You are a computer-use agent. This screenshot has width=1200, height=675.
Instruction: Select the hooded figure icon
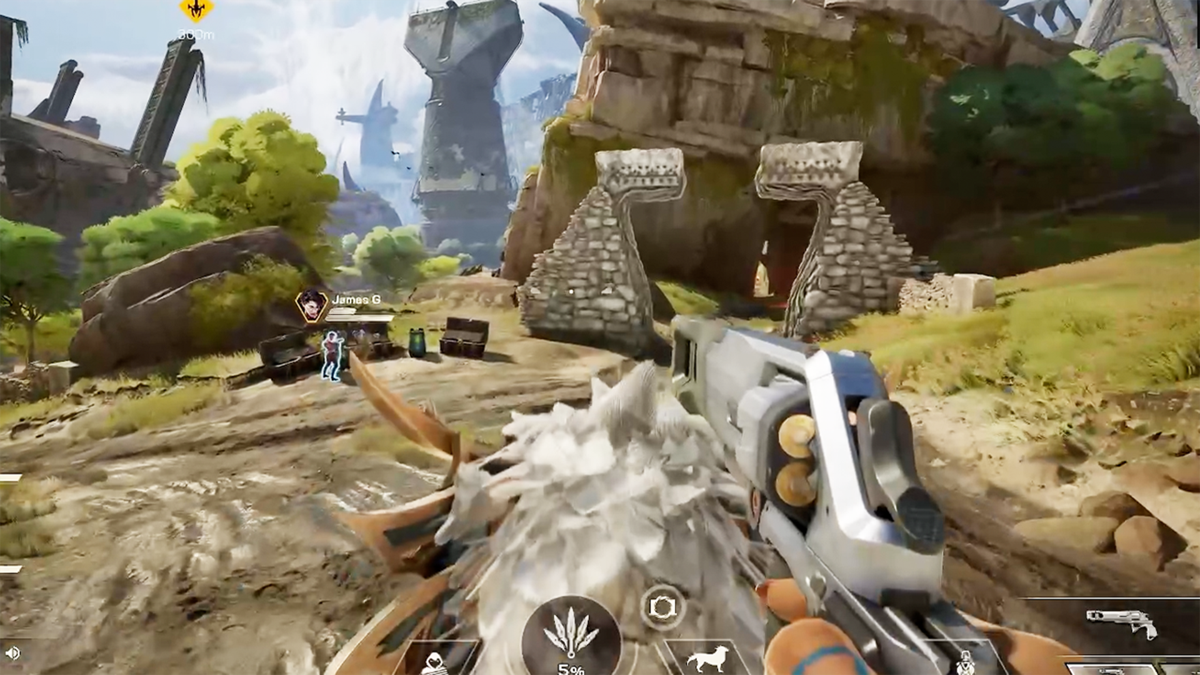[434, 663]
